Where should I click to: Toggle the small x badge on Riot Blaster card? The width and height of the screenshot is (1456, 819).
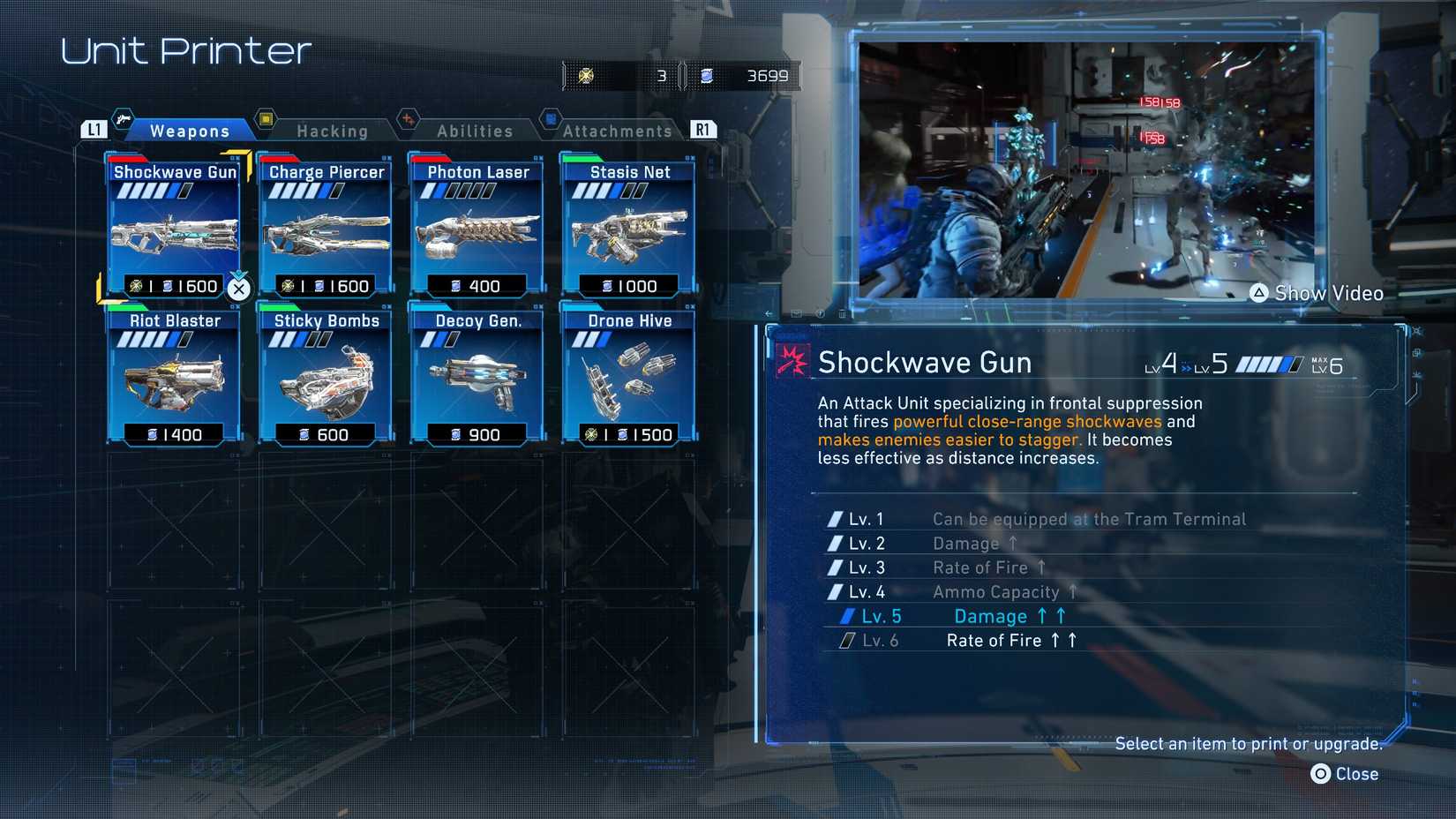coord(233,308)
